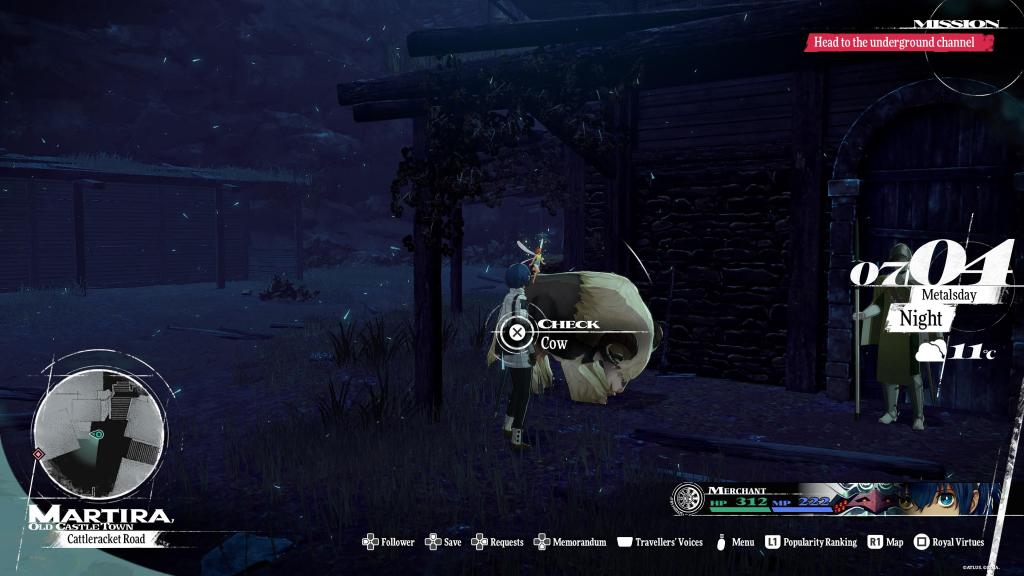Select the Merchant archetype emblem
Image resolution: width=1024 pixels, height=576 pixels.
pyautogui.click(x=688, y=499)
